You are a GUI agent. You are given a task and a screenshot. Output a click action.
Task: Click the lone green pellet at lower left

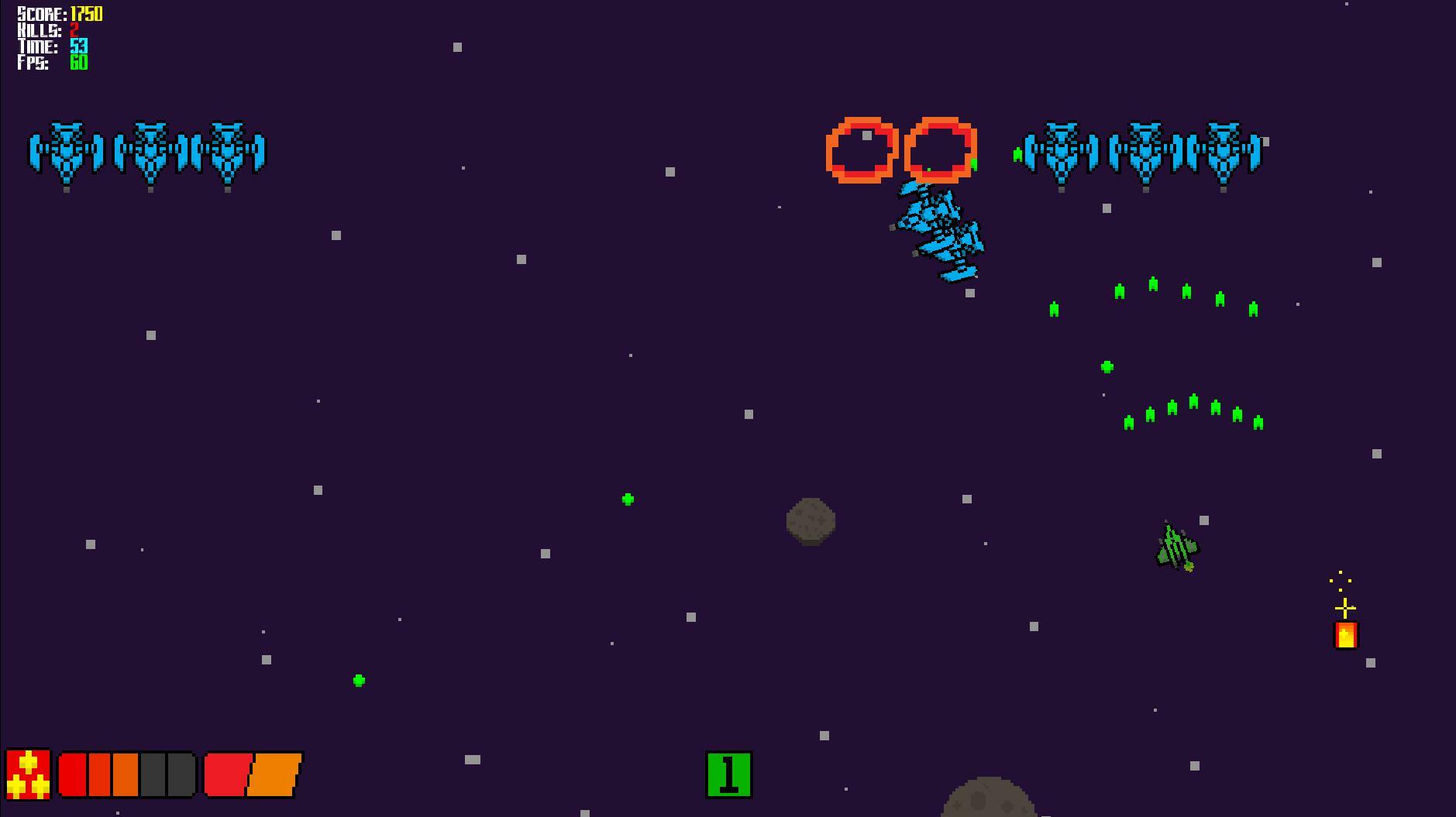tap(358, 680)
